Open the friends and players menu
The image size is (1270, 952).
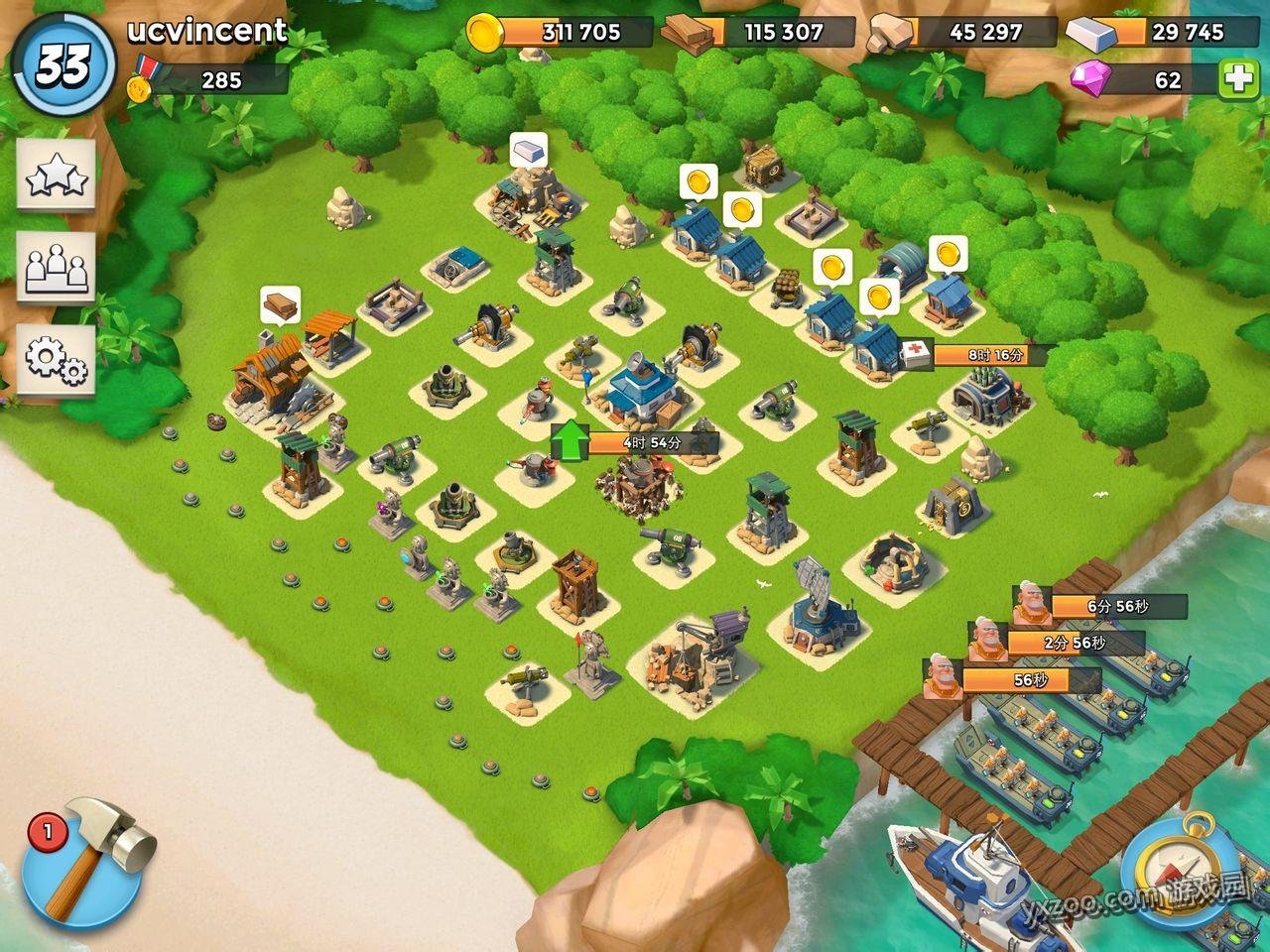pyautogui.click(x=56, y=268)
